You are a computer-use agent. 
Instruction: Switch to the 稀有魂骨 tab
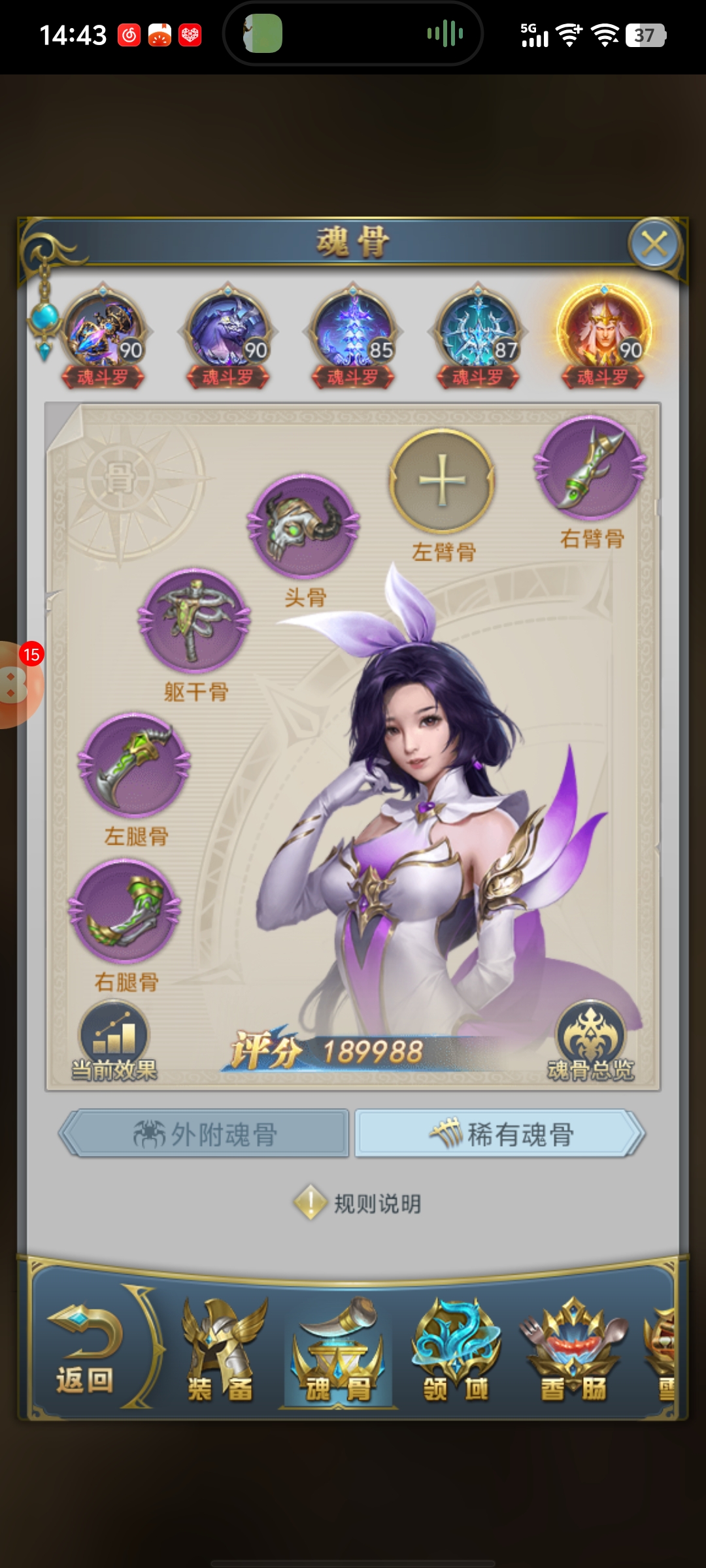click(500, 1134)
